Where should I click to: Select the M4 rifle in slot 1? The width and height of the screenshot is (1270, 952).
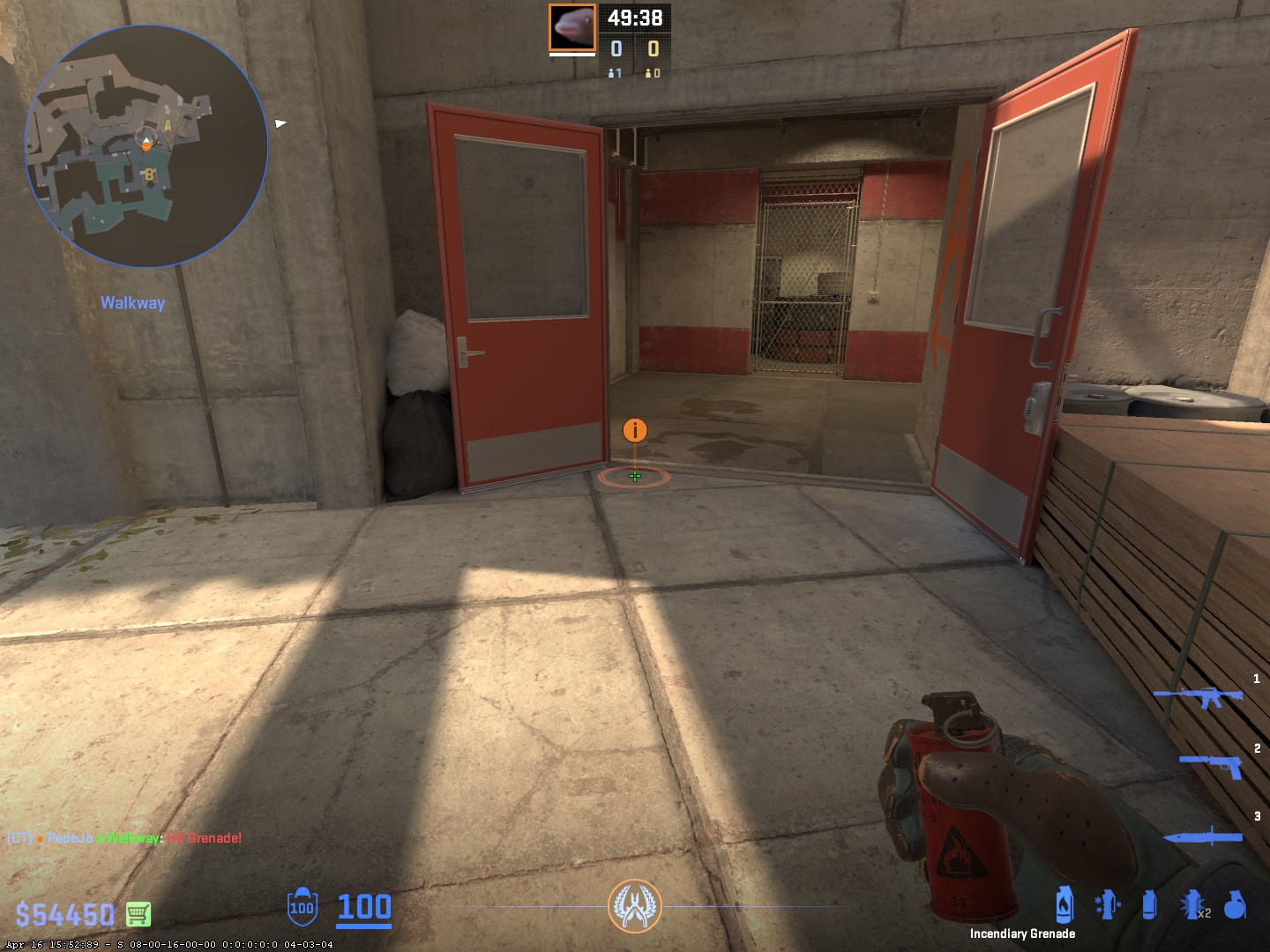(1198, 697)
